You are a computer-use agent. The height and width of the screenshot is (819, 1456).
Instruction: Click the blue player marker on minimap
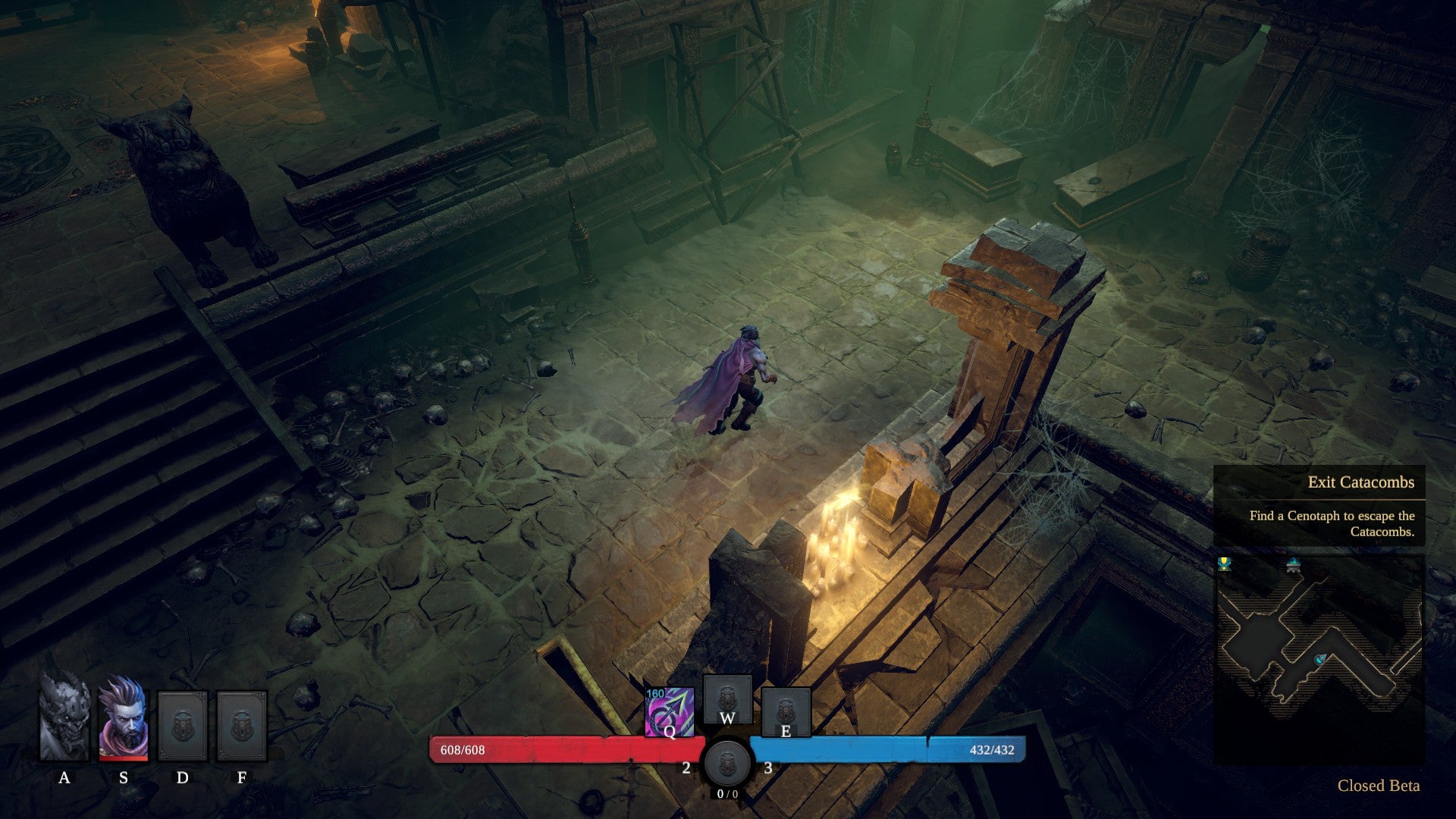[x=1321, y=660]
